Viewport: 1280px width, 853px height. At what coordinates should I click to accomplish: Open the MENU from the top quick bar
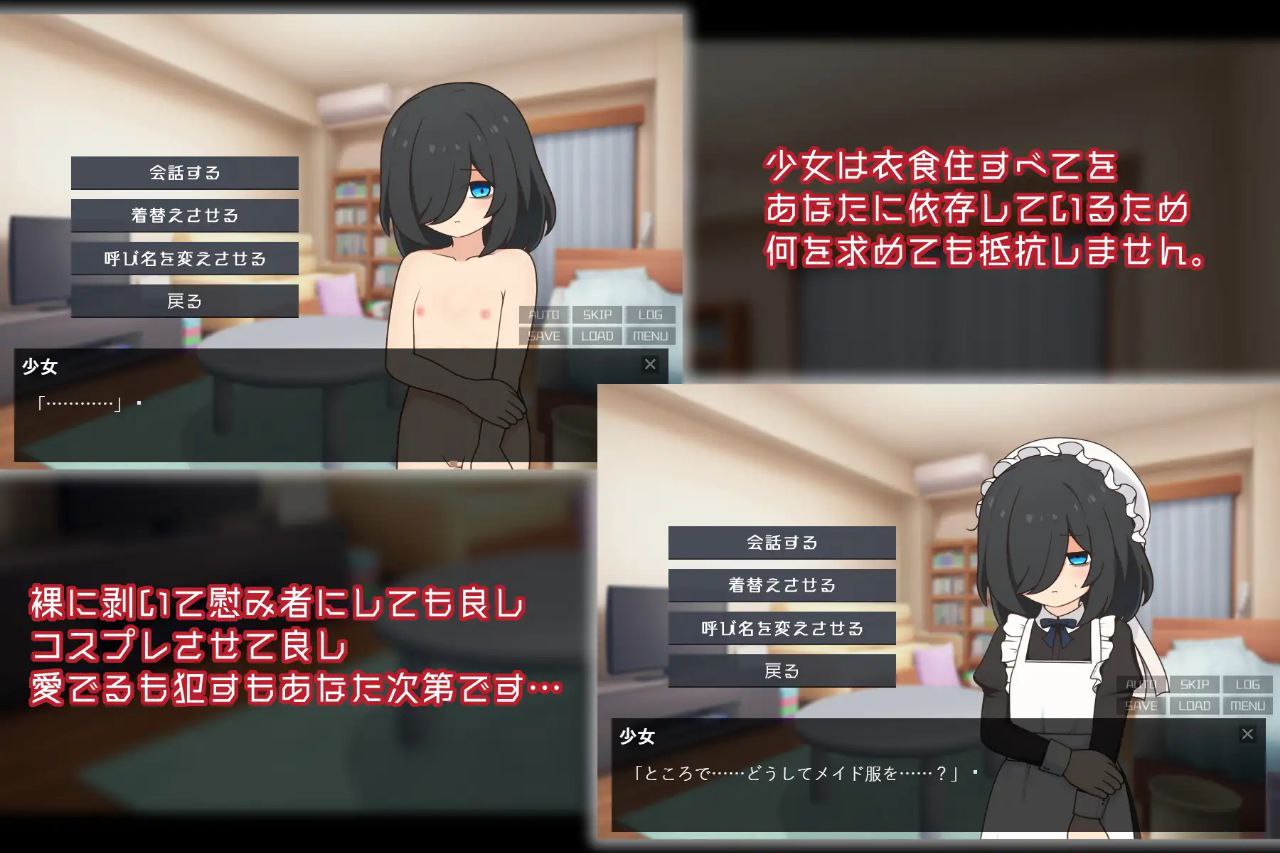tap(650, 335)
